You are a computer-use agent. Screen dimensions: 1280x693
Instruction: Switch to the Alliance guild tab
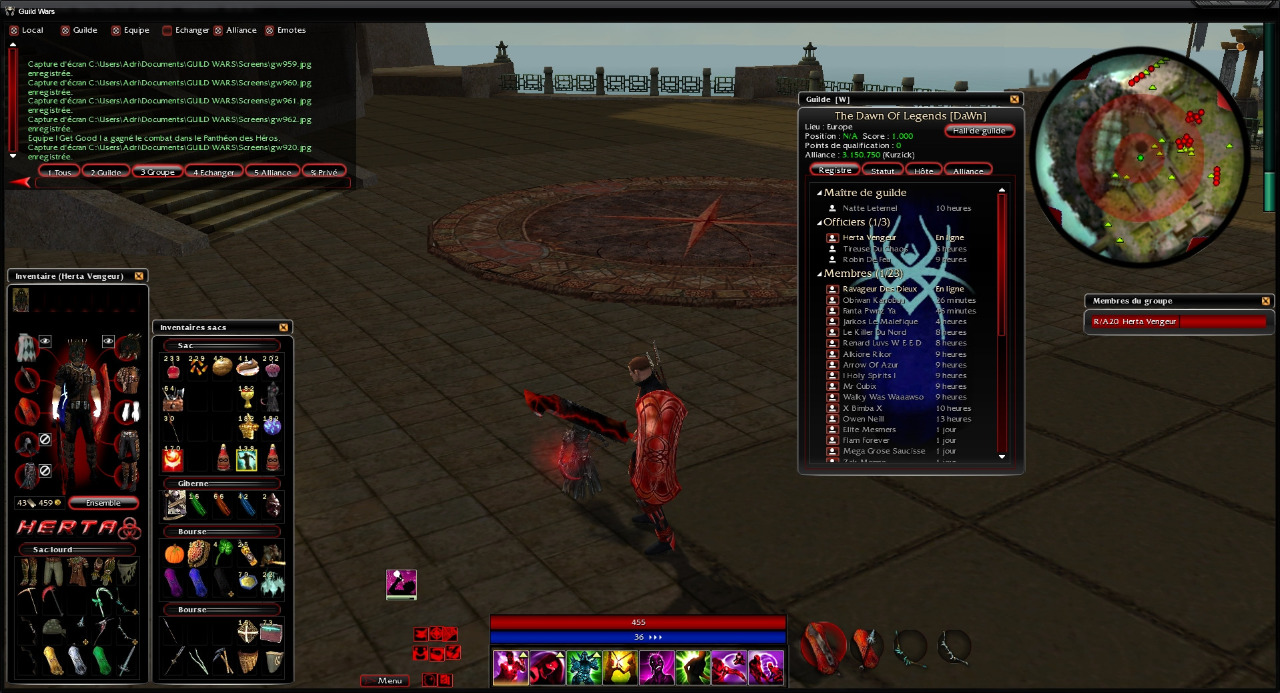(x=967, y=171)
